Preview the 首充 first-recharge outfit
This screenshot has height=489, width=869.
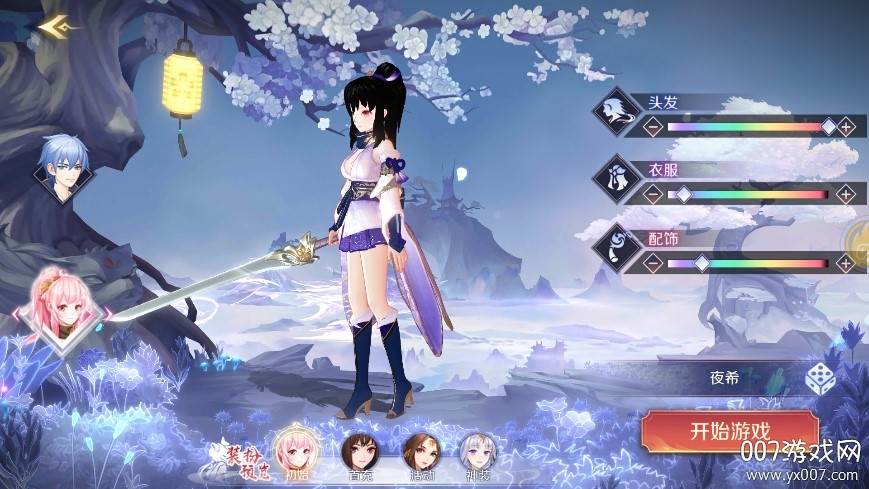pos(357,454)
